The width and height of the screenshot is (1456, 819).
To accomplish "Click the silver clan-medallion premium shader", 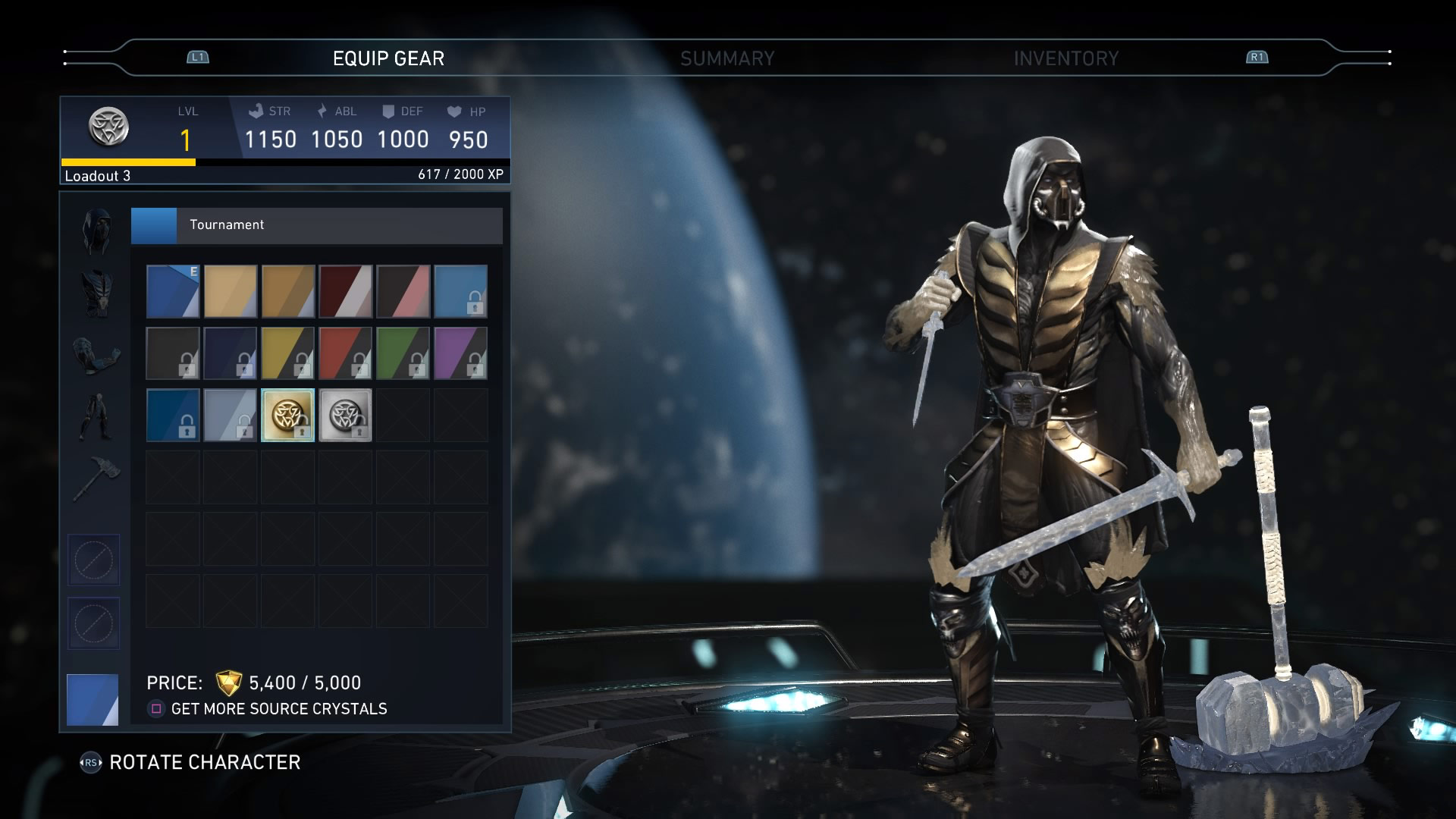I will pyautogui.click(x=345, y=415).
